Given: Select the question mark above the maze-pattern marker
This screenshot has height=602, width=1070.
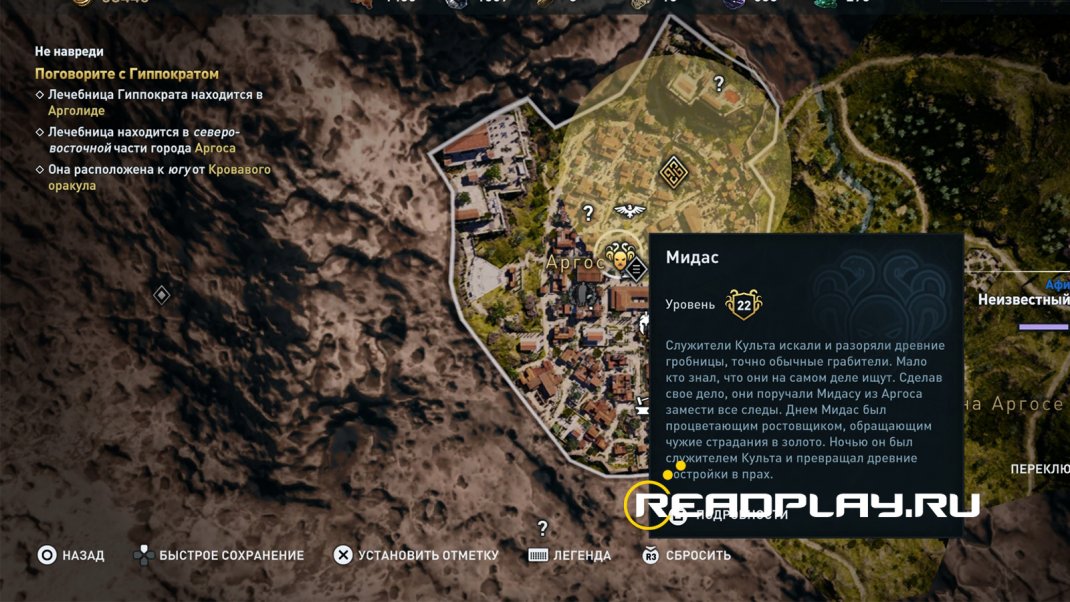Looking at the screenshot, I should tap(718, 85).
